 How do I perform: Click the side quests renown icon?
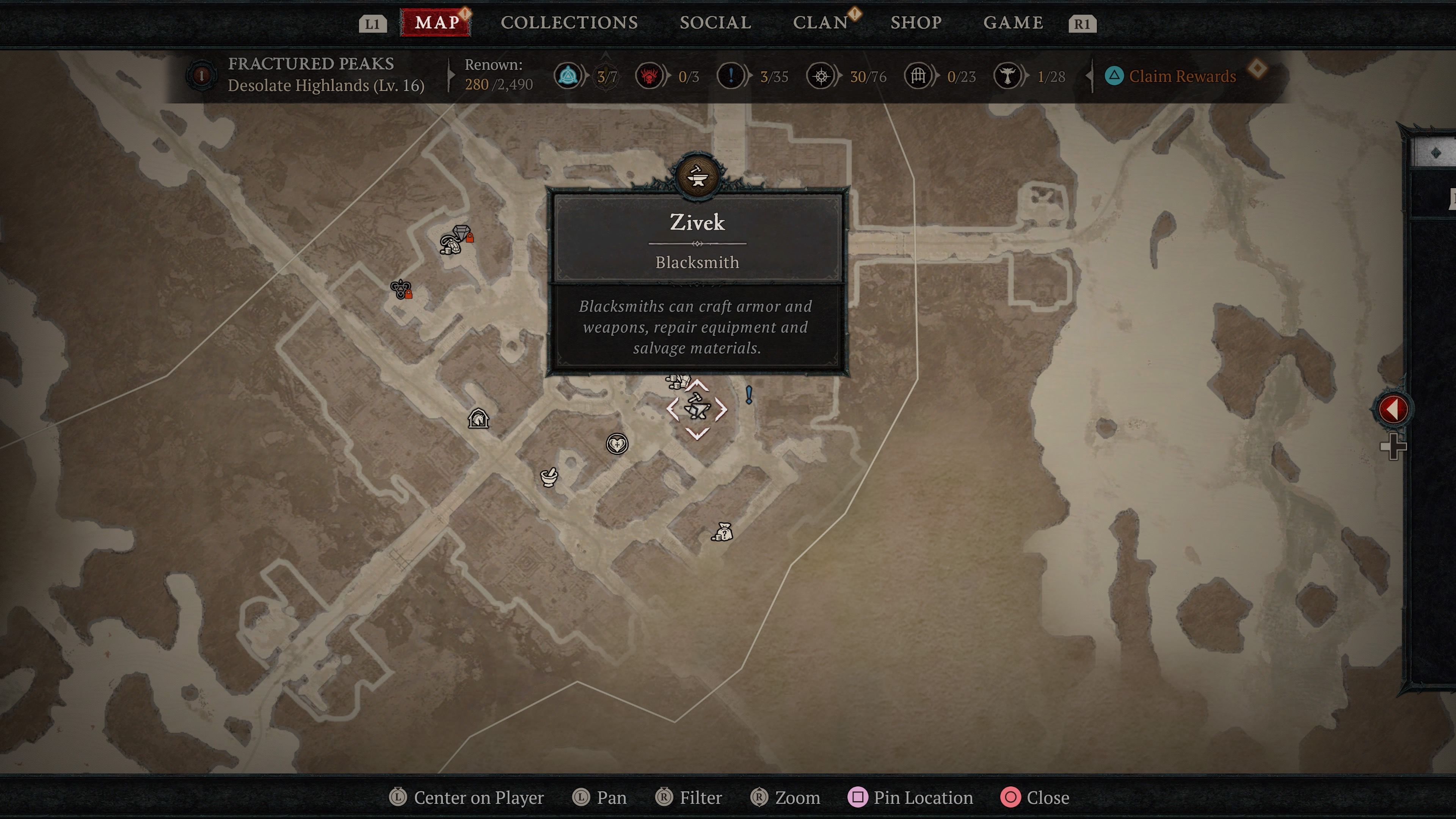[730, 76]
